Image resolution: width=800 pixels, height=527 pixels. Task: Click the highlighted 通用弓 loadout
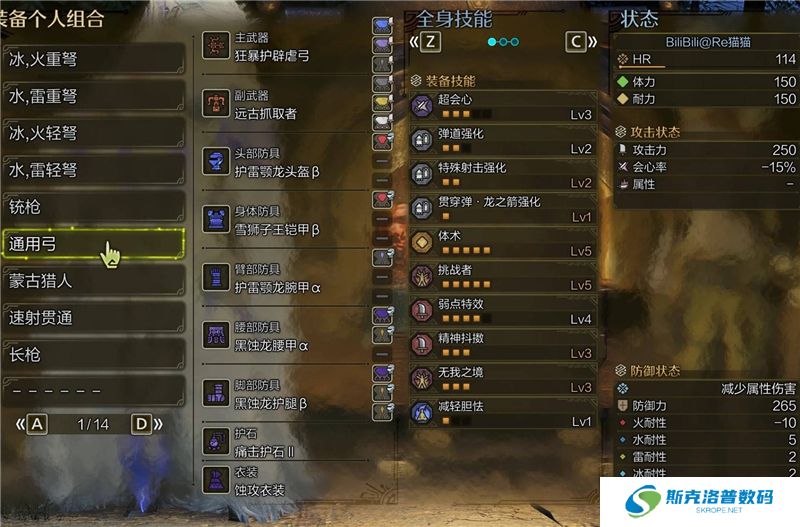coord(93,244)
